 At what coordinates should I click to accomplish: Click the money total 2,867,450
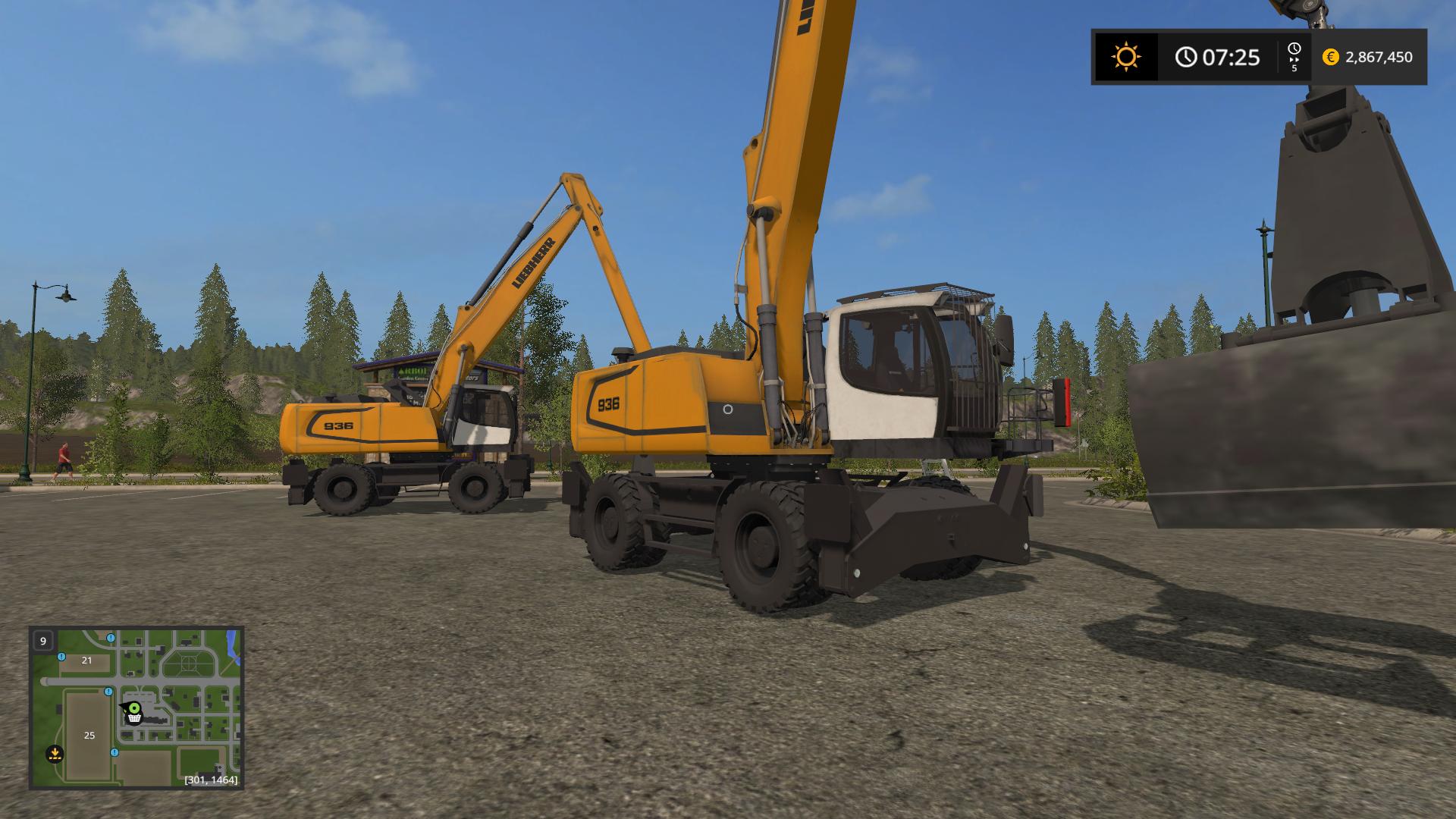[1380, 57]
